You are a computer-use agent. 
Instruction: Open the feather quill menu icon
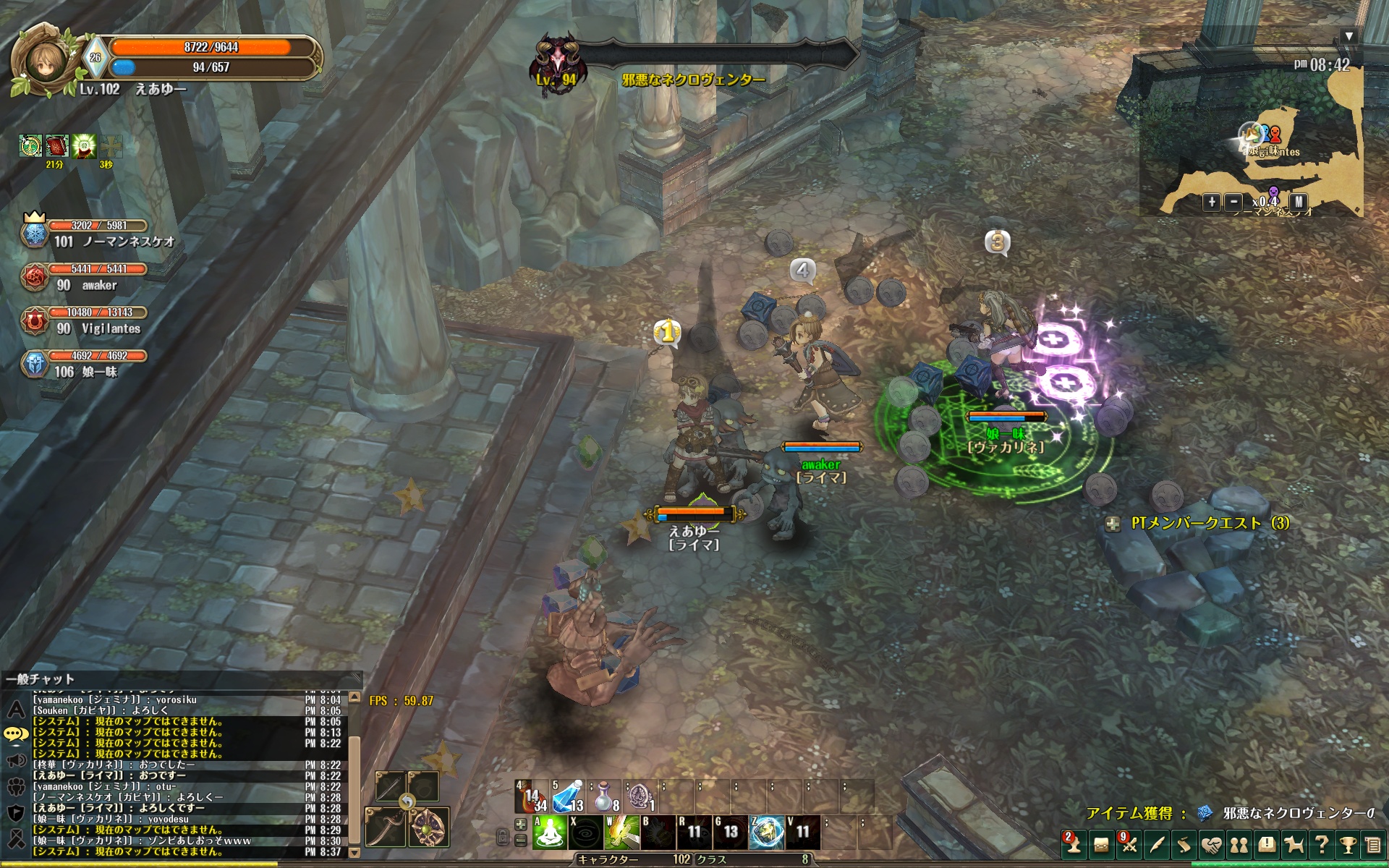tap(1157, 844)
